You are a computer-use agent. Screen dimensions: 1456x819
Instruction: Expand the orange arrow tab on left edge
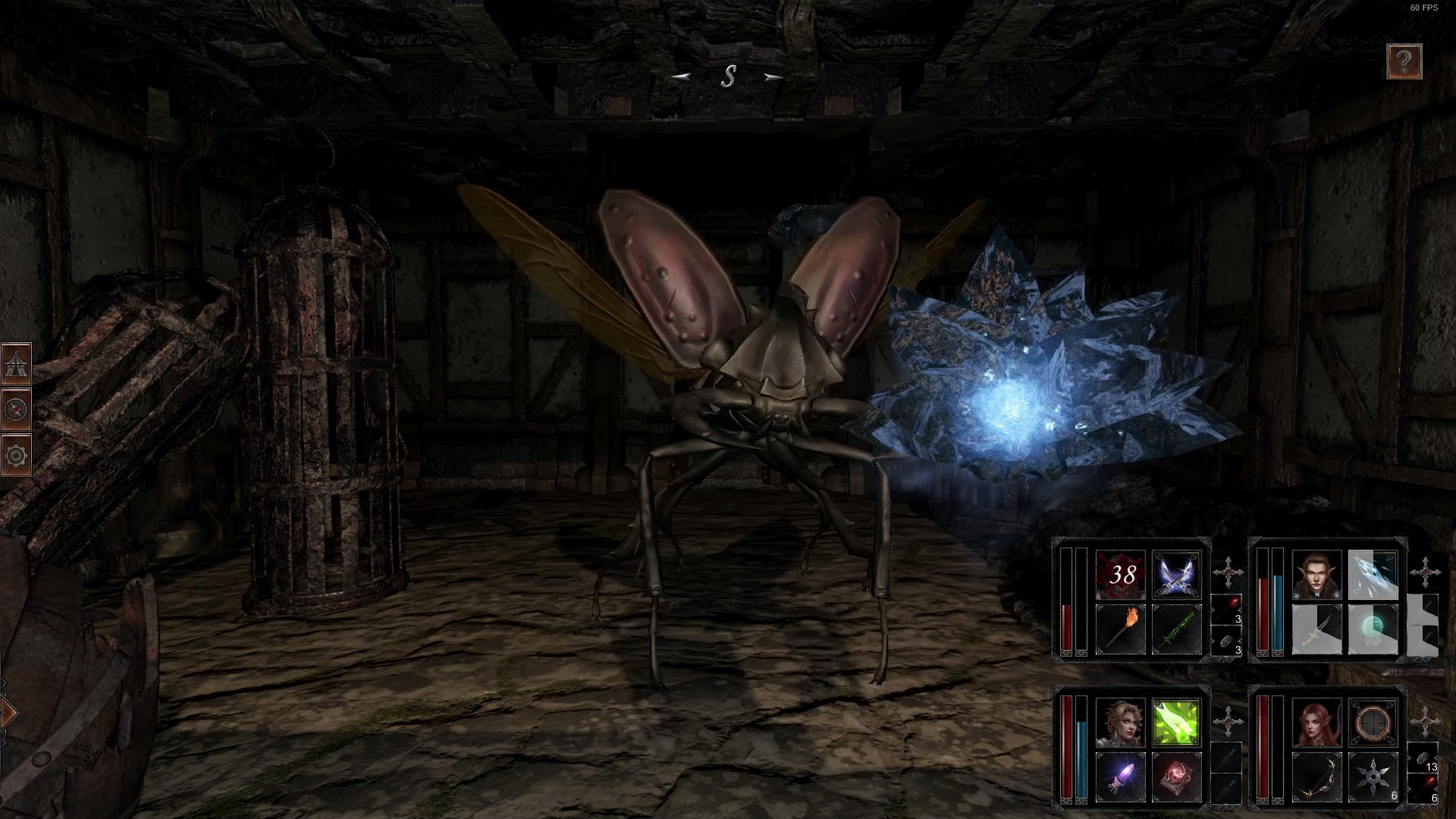[8, 711]
